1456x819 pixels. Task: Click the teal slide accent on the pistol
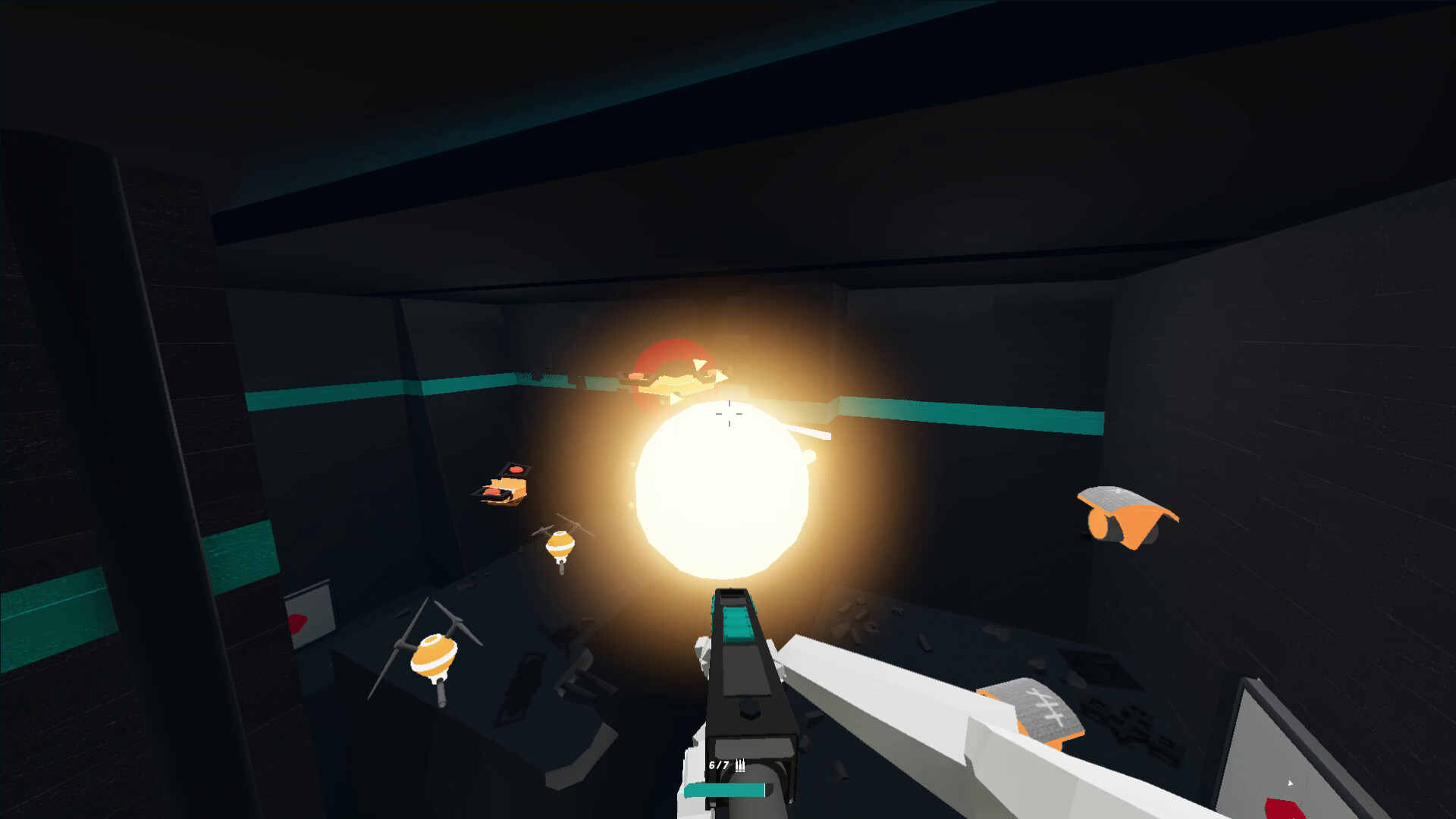[737, 622]
